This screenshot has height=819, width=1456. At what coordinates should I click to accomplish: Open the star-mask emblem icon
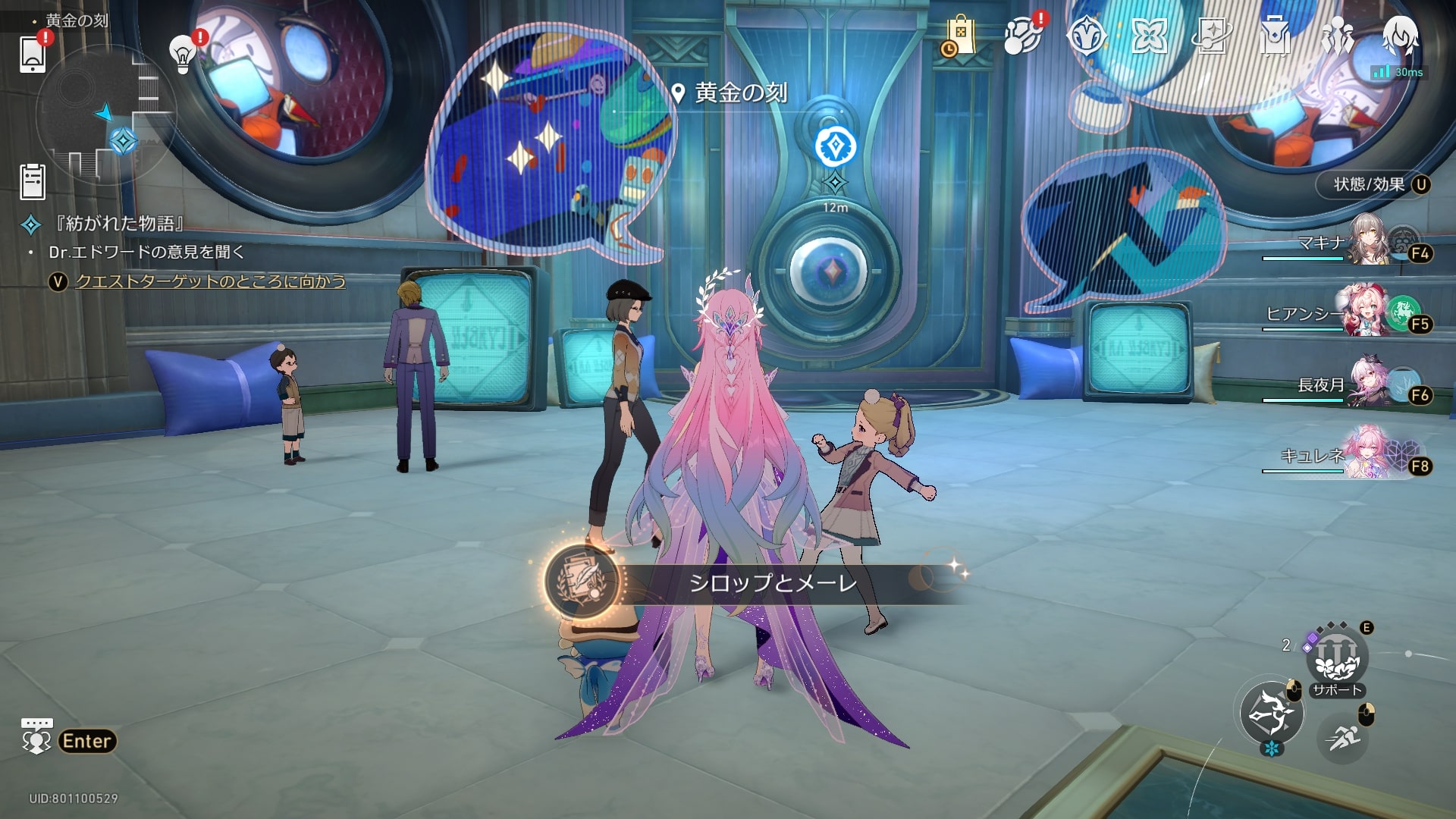click(x=1085, y=36)
